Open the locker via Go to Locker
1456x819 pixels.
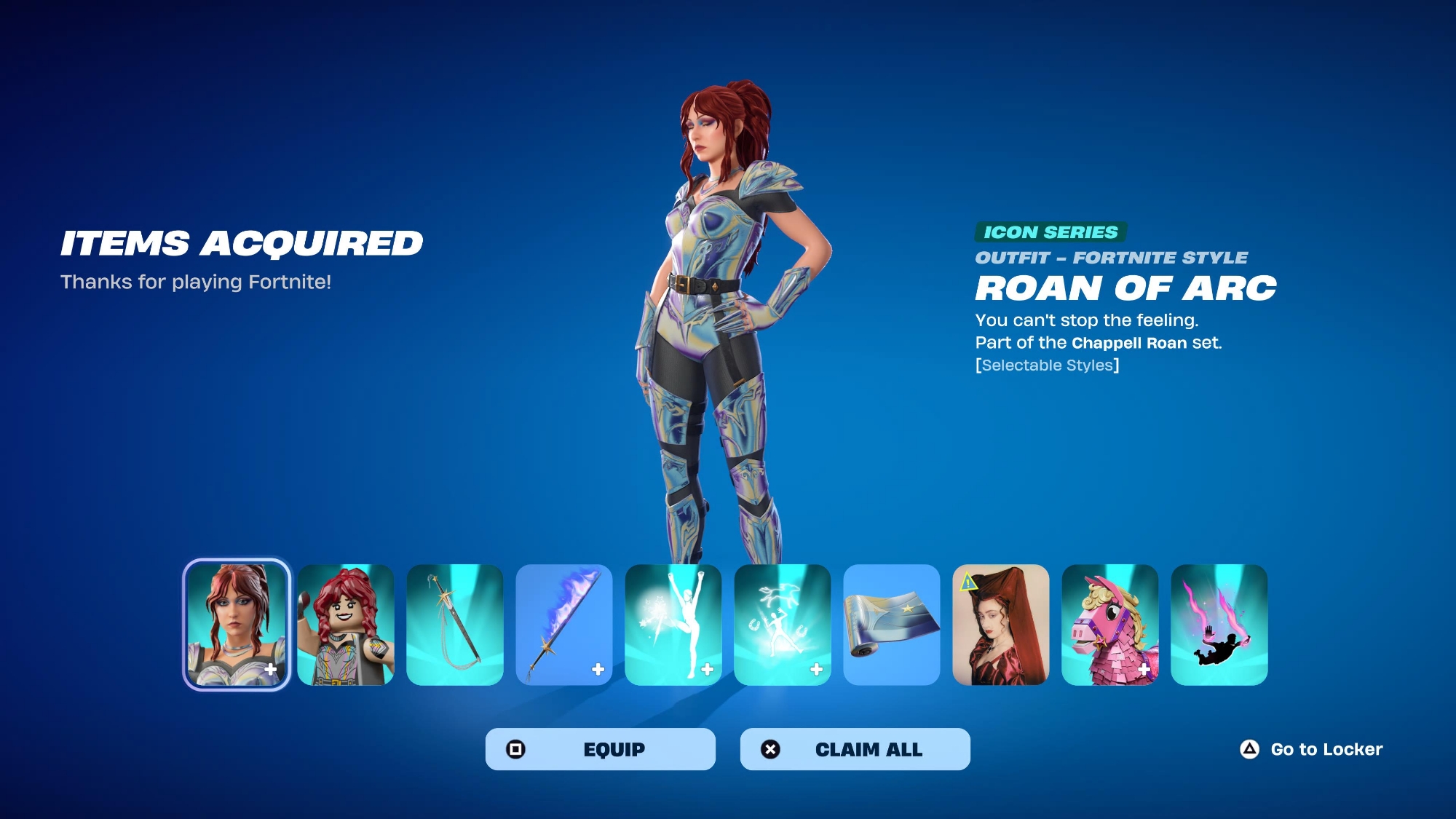tap(1311, 749)
